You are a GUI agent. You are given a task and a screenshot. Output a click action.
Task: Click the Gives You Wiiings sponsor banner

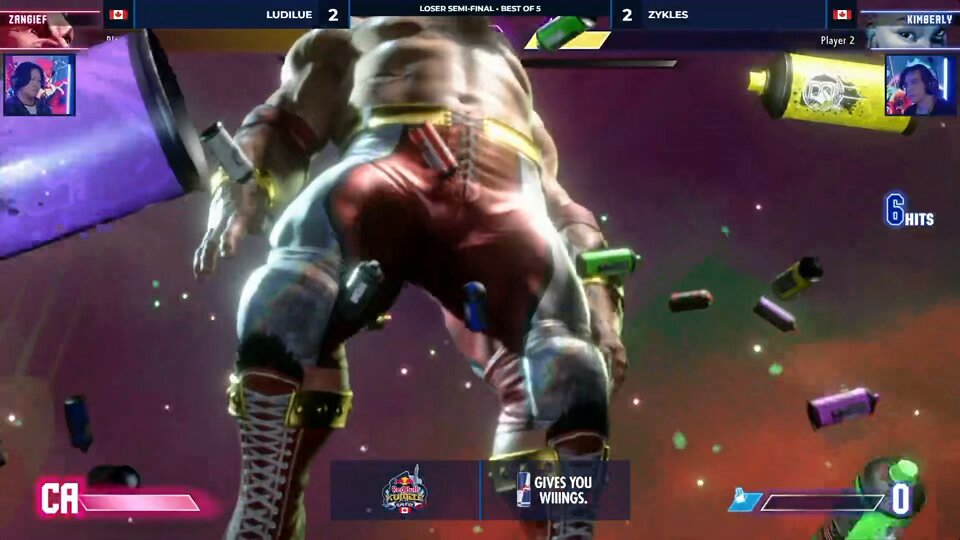coord(555,490)
